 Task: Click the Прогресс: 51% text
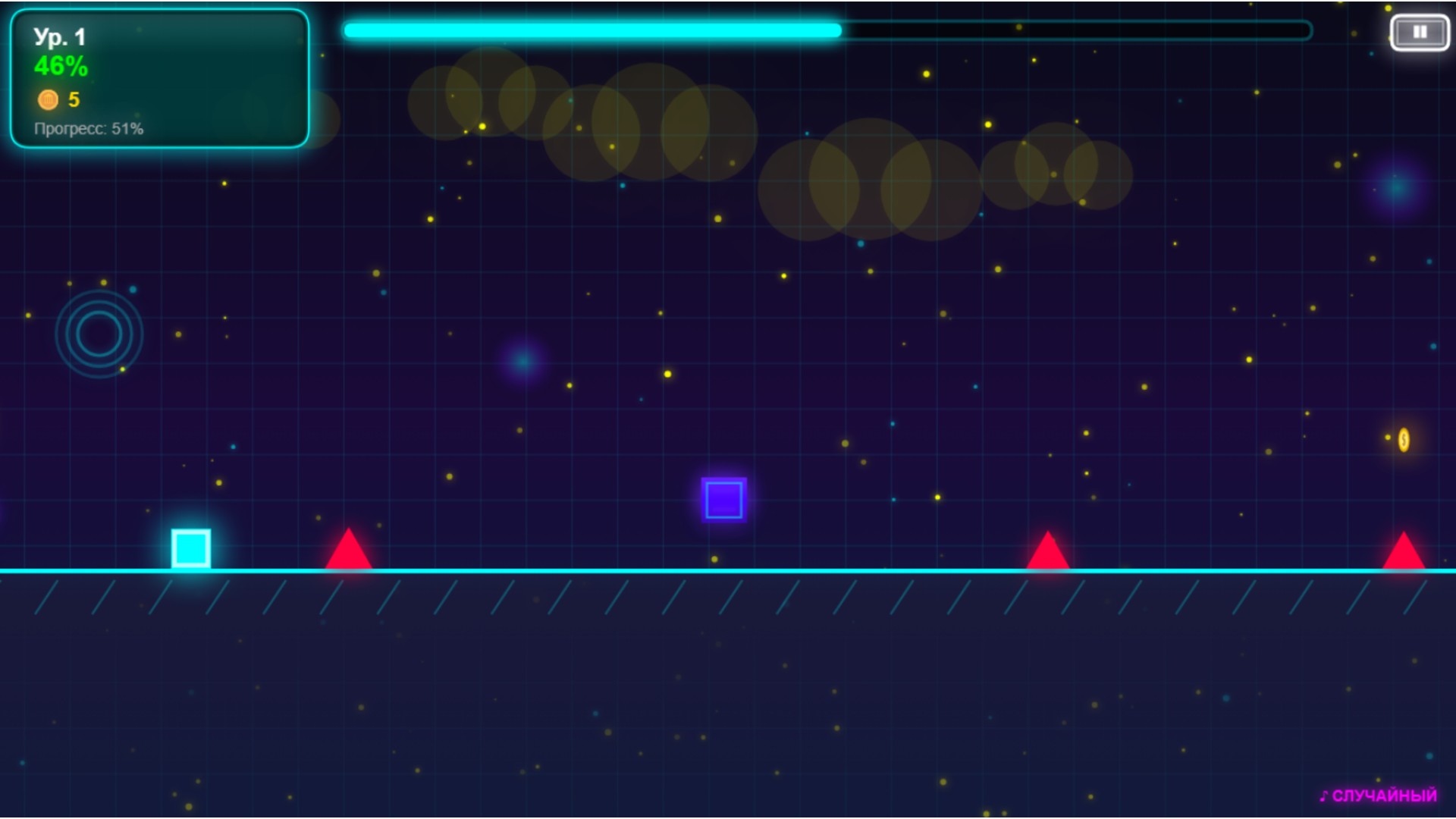[x=88, y=129]
